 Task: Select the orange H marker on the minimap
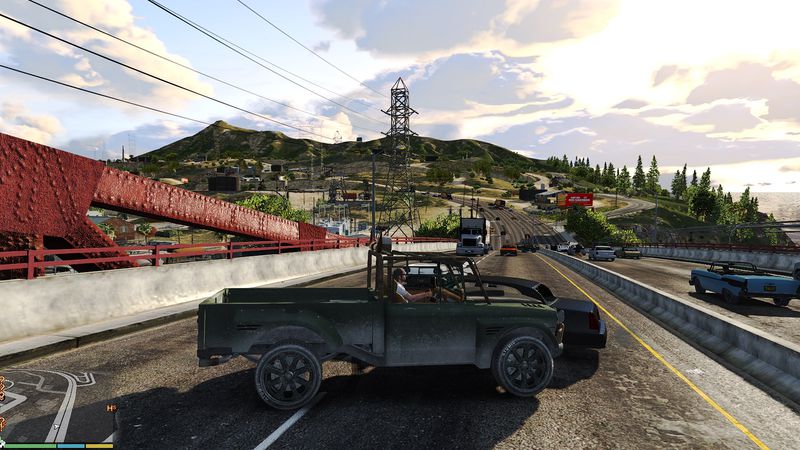click(x=111, y=408)
